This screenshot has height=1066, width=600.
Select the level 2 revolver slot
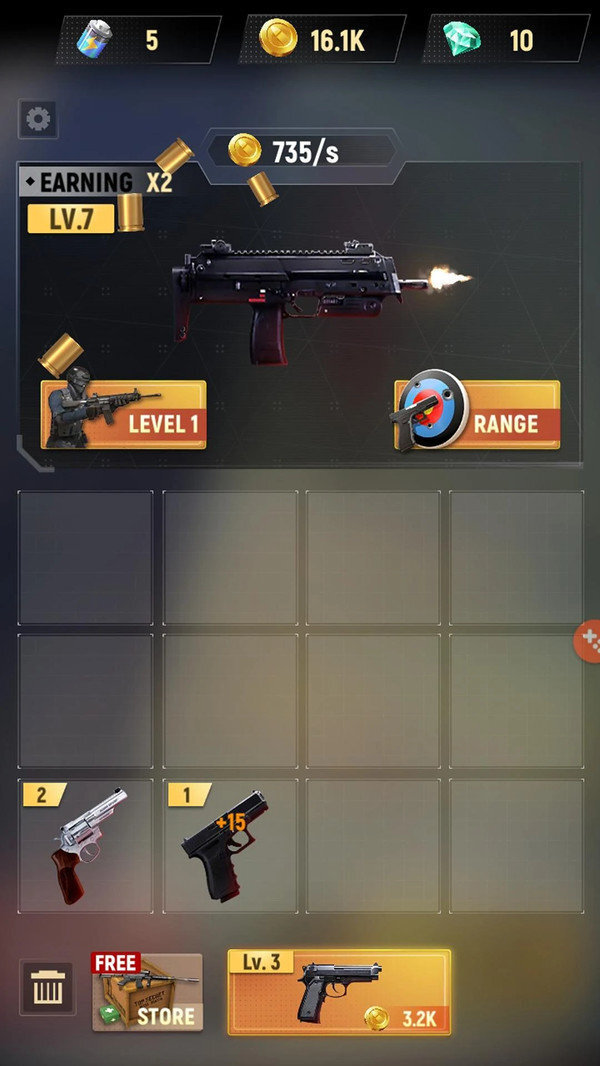coord(86,846)
